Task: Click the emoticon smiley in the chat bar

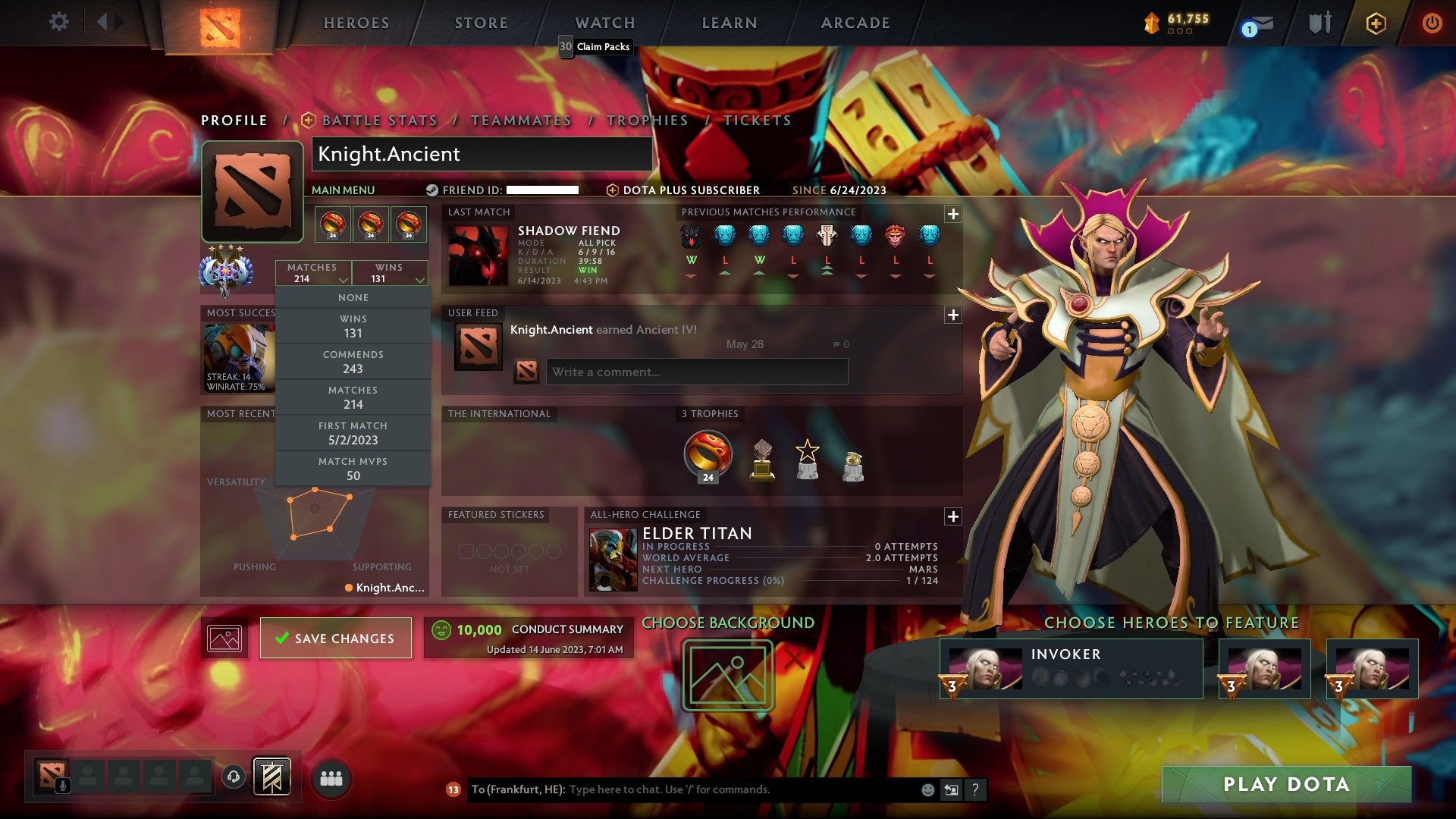Action: (927, 789)
